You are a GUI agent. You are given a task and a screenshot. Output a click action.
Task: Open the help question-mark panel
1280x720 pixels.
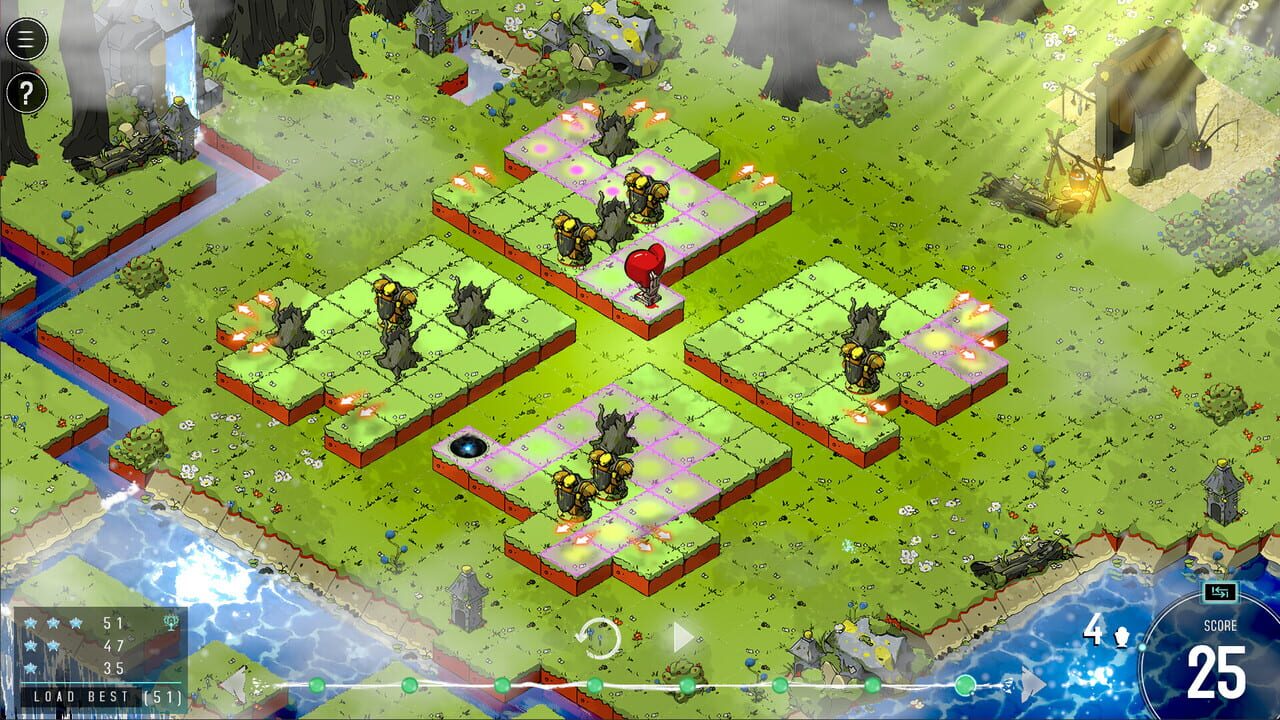pyautogui.click(x=25, y=93)
